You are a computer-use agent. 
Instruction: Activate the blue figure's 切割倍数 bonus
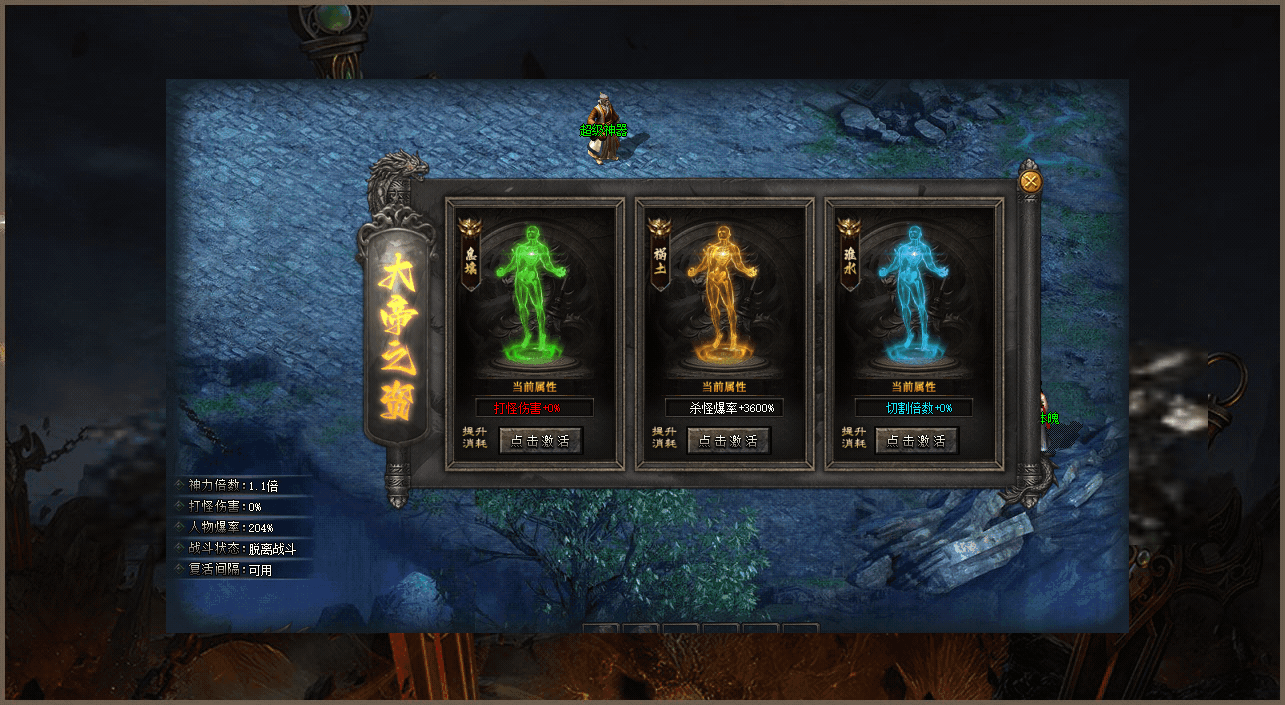click(x=916, y=441)
